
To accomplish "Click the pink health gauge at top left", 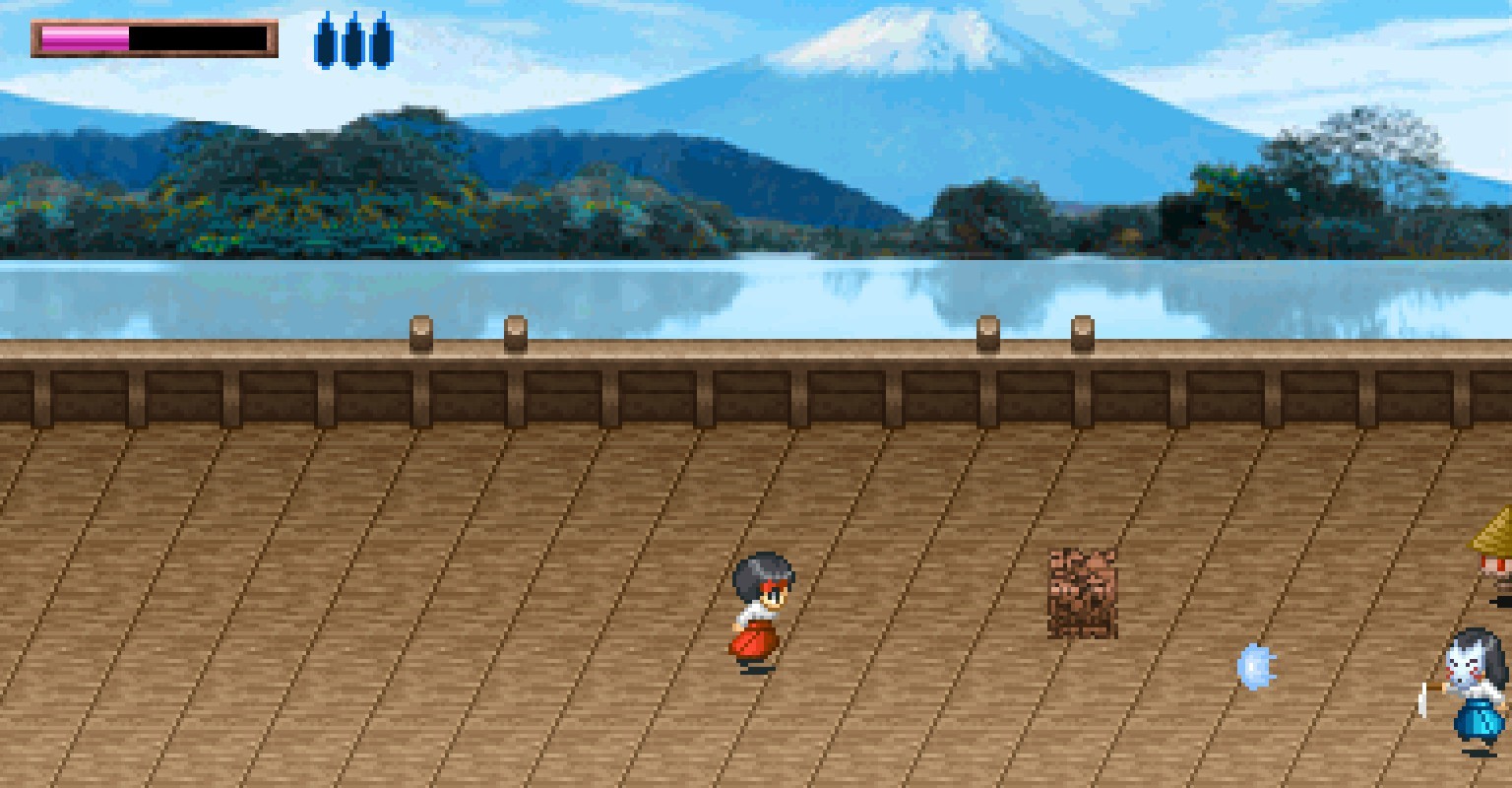I will point(84,36).
